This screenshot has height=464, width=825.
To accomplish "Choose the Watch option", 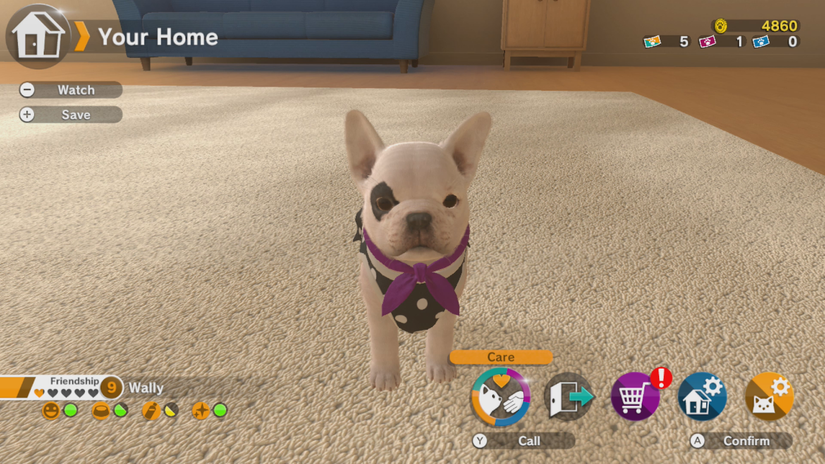I will pos(70,90).
